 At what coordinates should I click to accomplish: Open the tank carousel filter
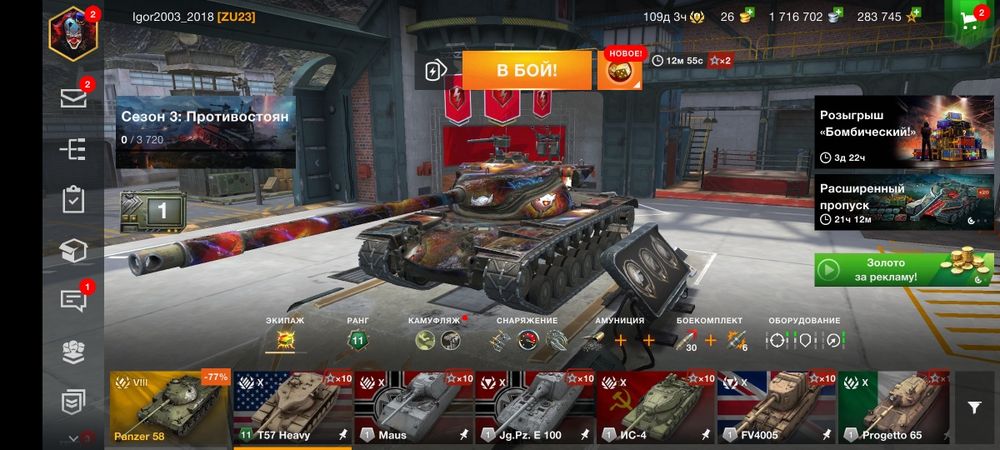click(974, 407)
